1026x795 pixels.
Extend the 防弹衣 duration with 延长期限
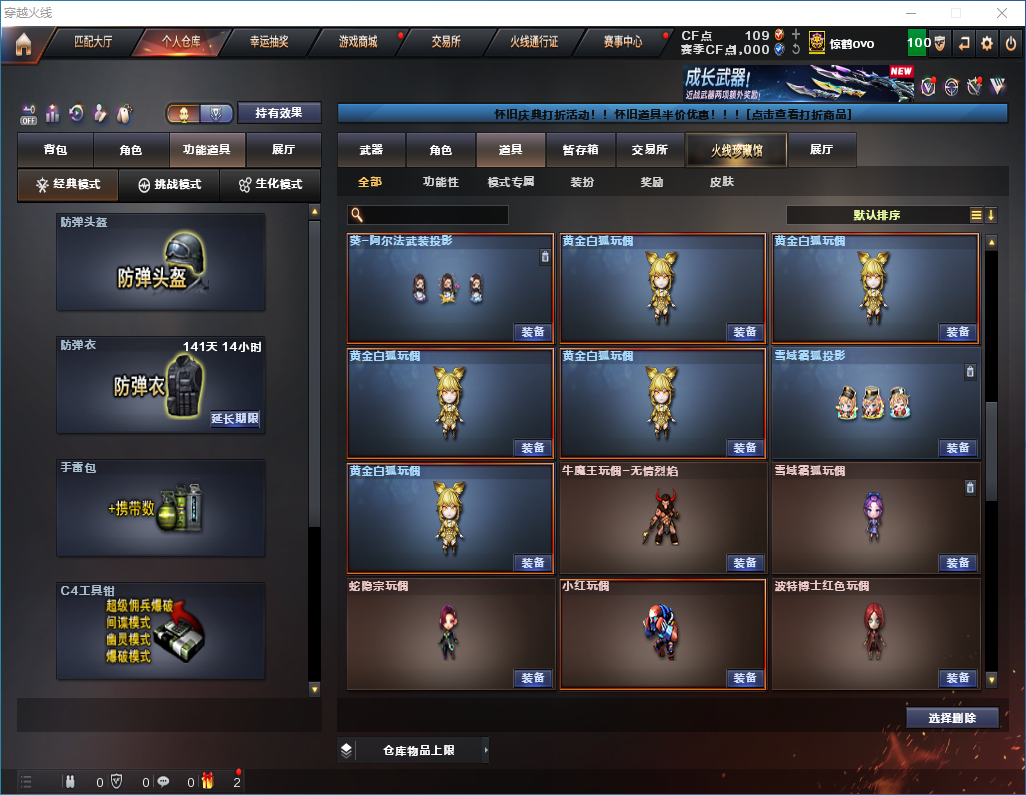(235, 419)
